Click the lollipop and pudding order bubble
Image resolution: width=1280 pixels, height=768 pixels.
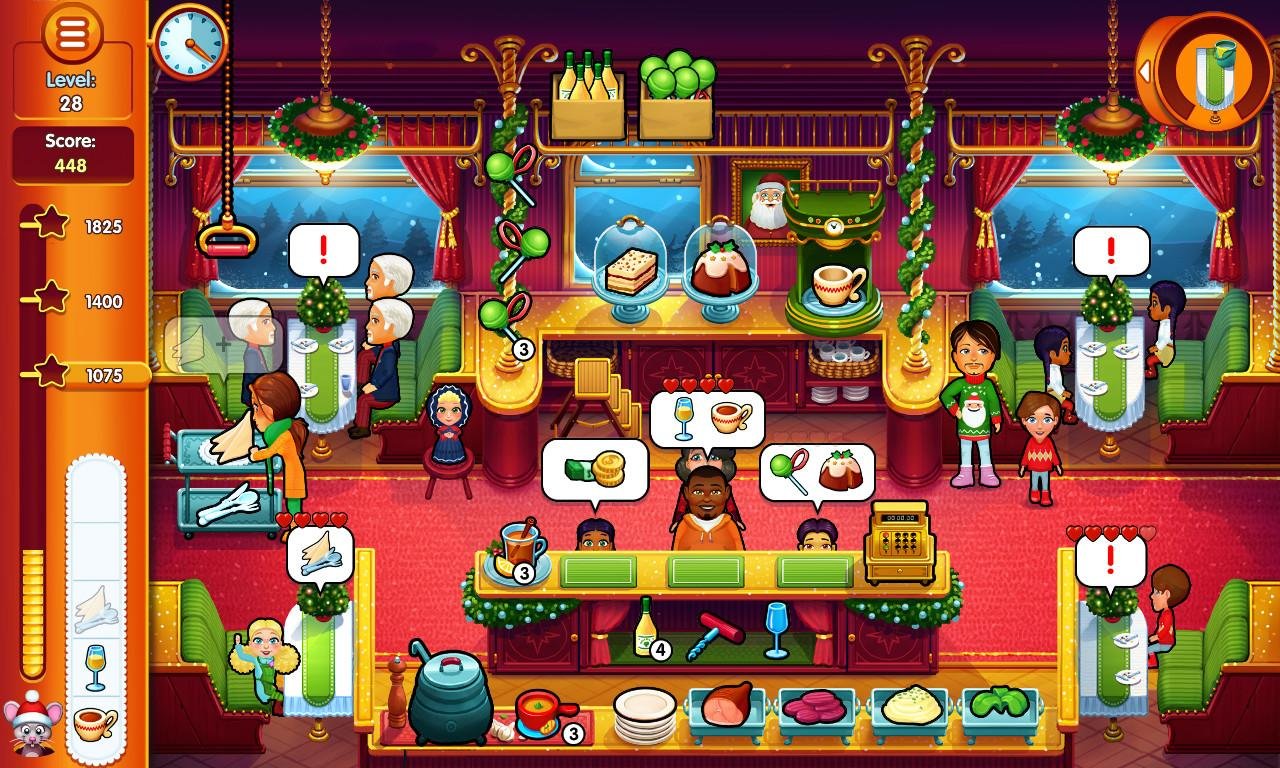pyautogui.click(x=816, y=472)
